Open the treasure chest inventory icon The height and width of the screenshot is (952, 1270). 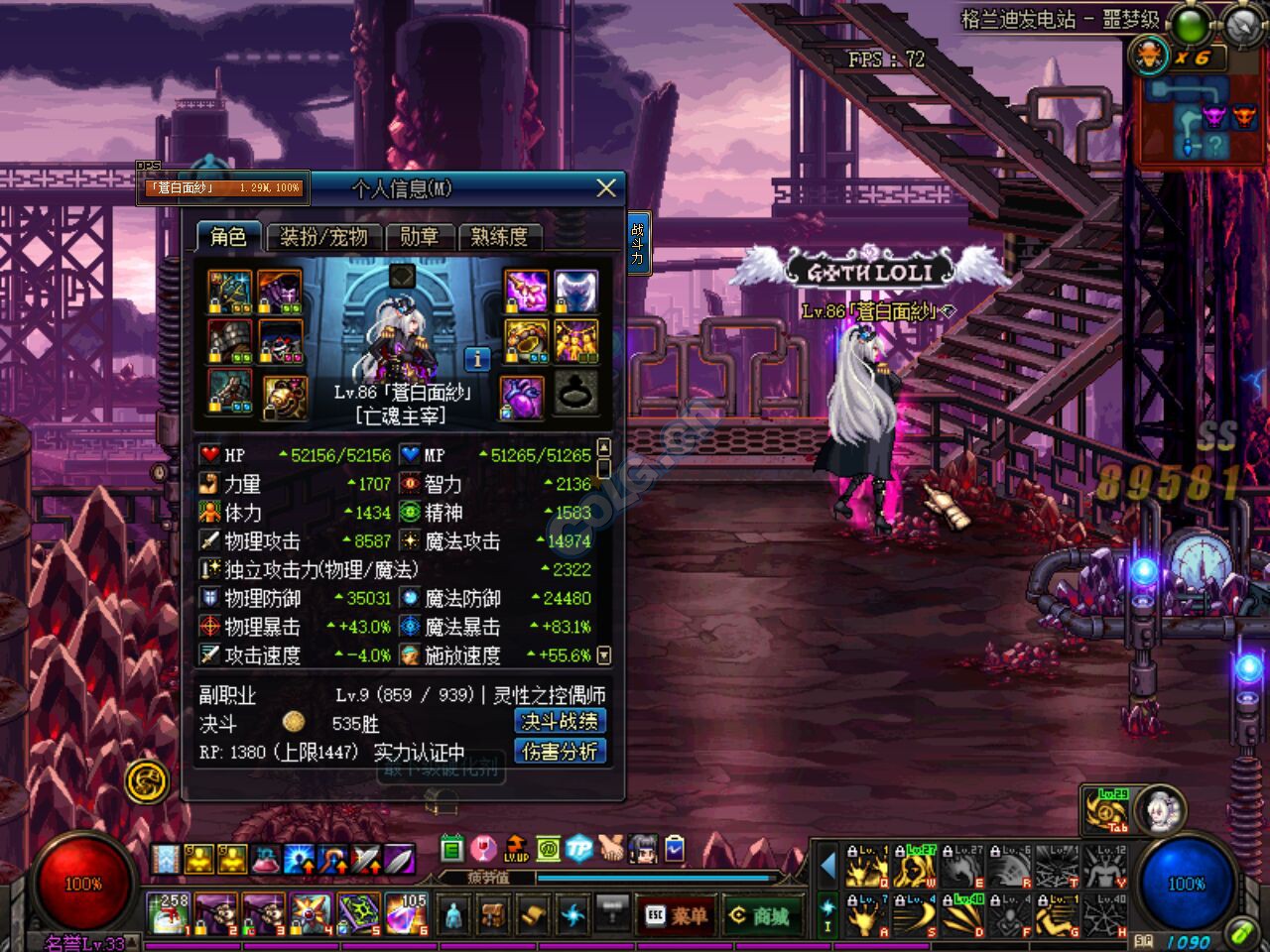point(492,914)
